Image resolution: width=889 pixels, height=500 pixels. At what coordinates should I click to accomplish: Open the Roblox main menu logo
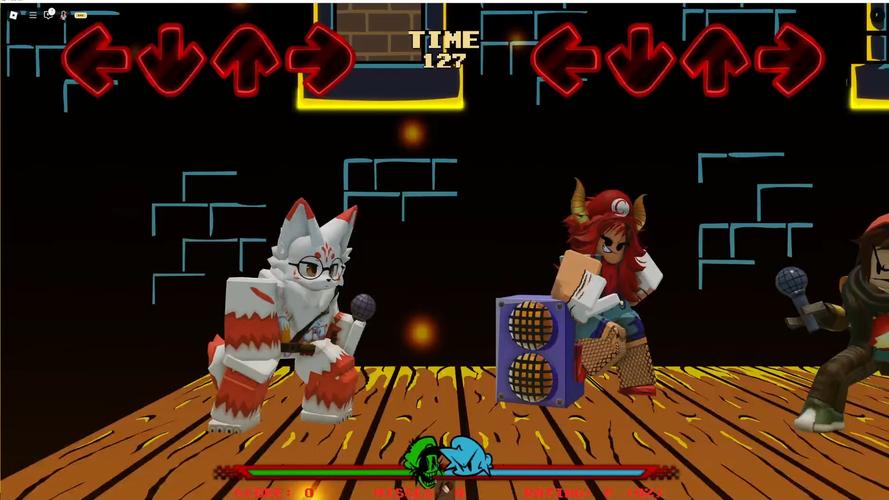click(x=13, y=15)
